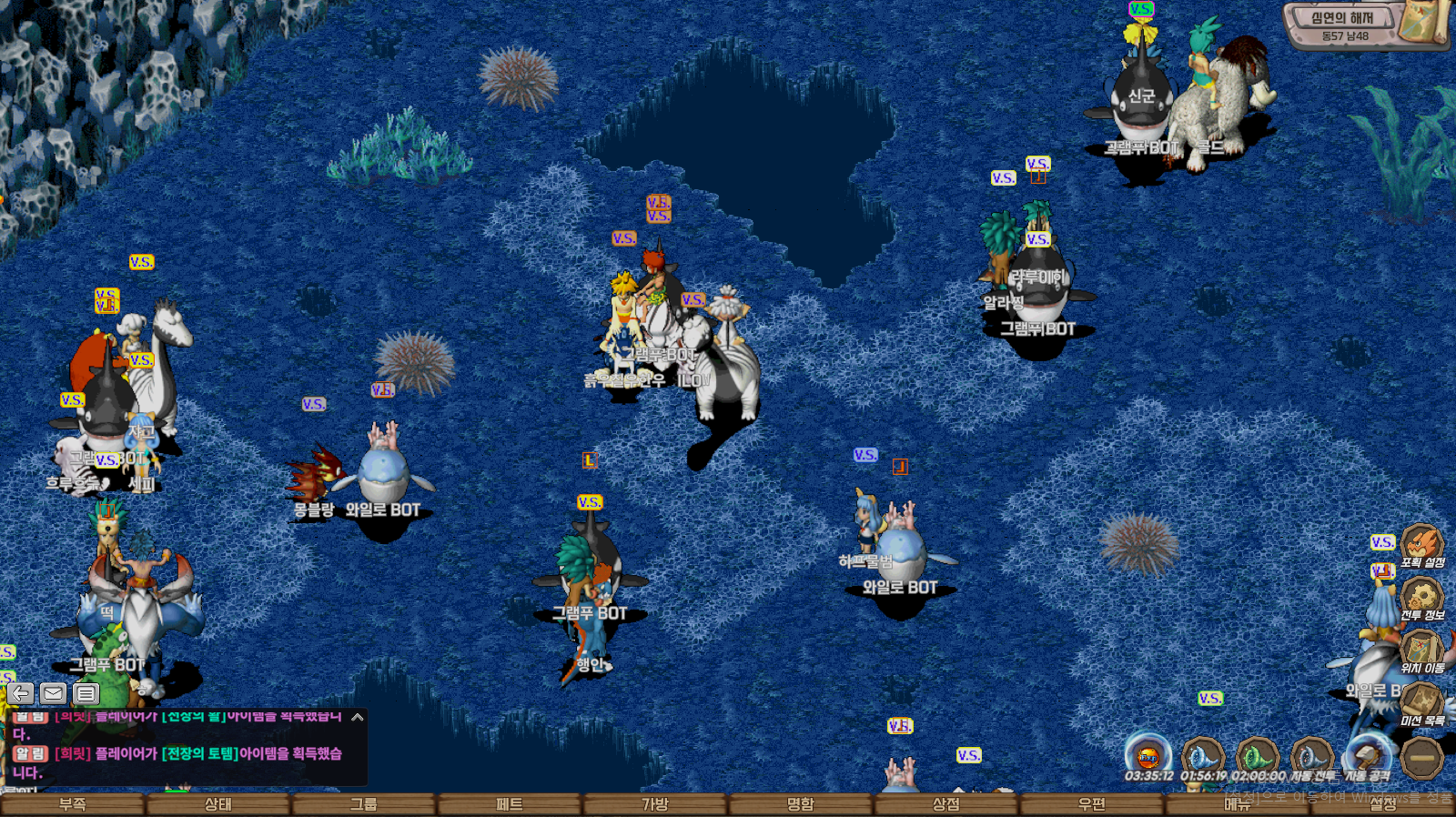The height and width of the screenshot is (817, 1456).
Task: Click the EXP boost buff icon
Action: (x=1148, y=756)
